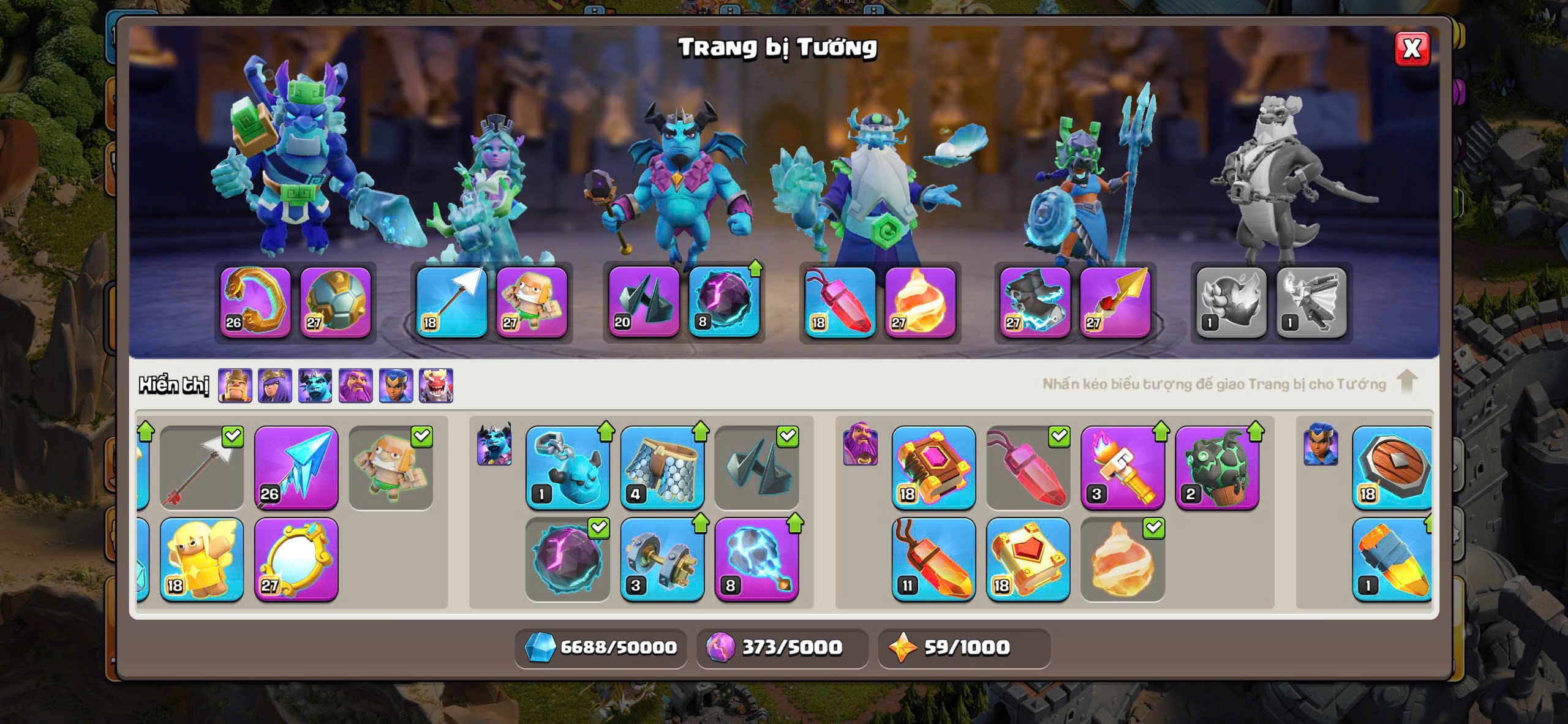
Task: Filter equipment by Archer Queen
Action: coord(275,386)
